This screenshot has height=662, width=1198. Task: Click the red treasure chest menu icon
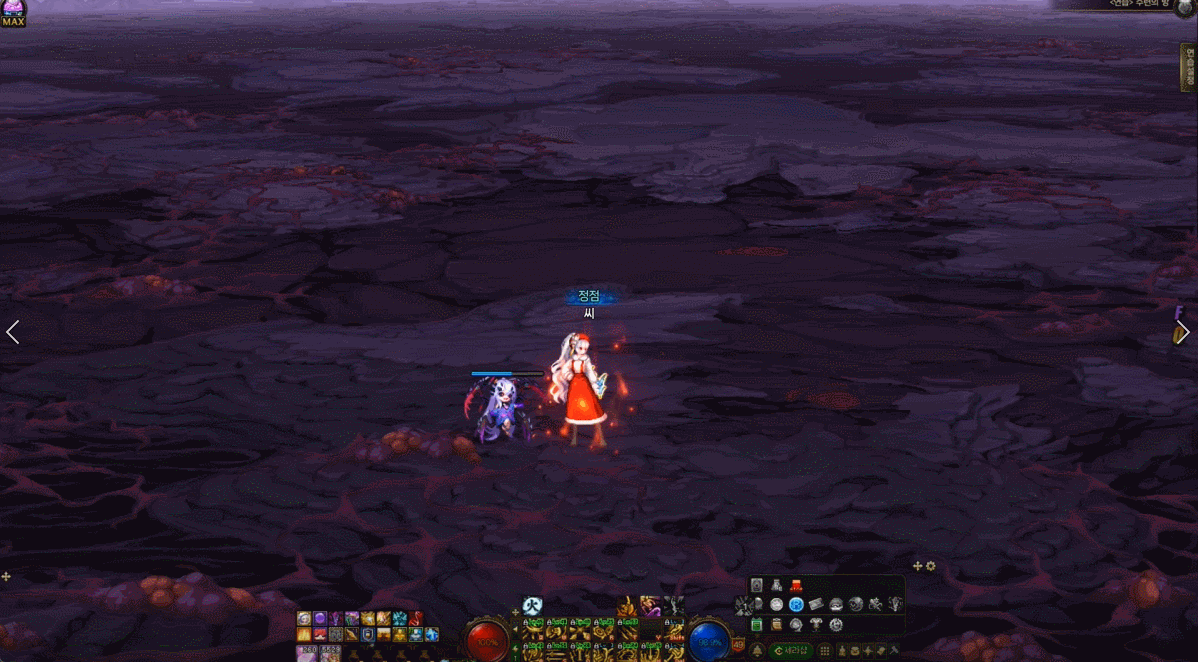pyautogui.click(x=796, y=585)
